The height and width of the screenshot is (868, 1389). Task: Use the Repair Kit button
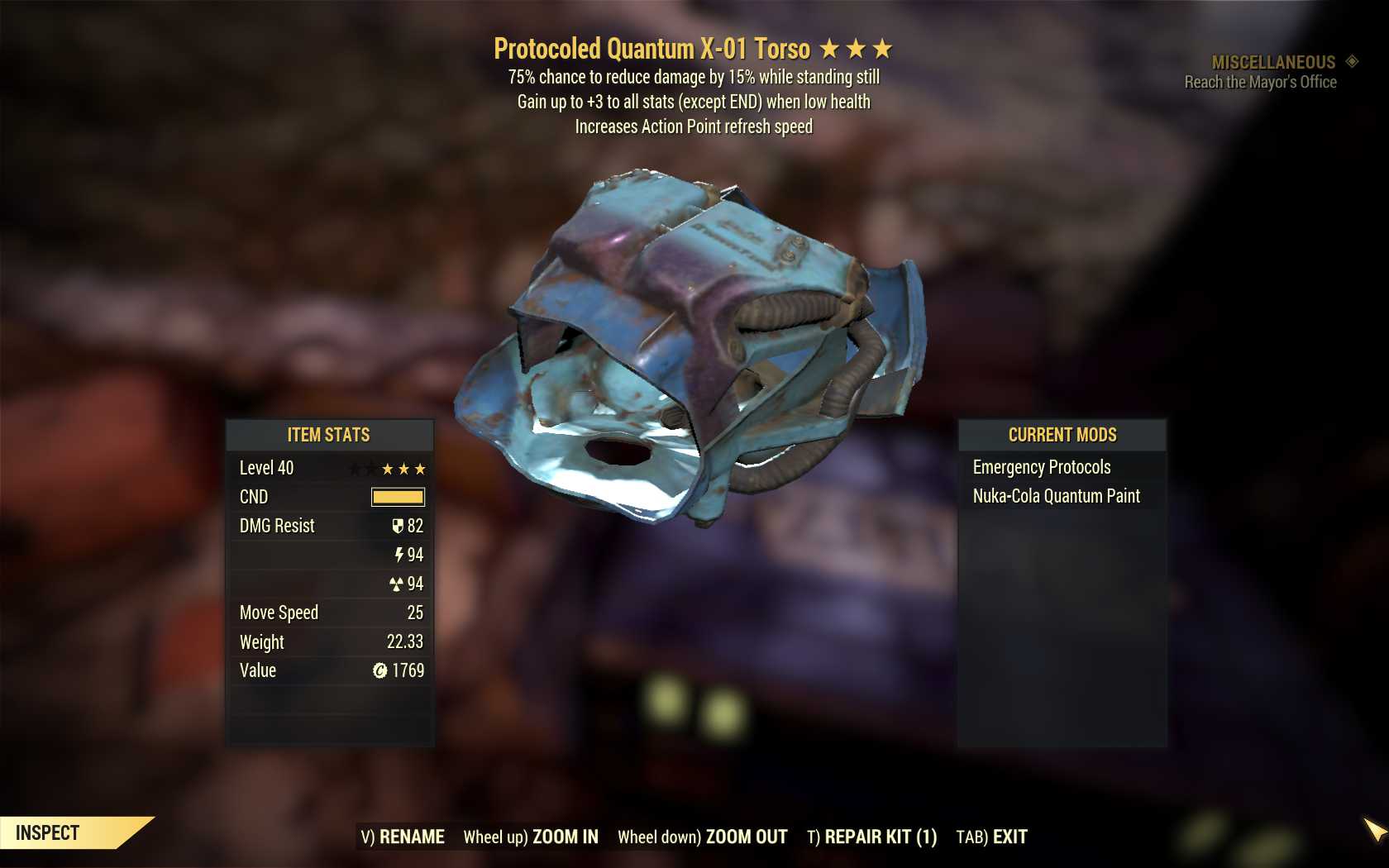(872, 837)
